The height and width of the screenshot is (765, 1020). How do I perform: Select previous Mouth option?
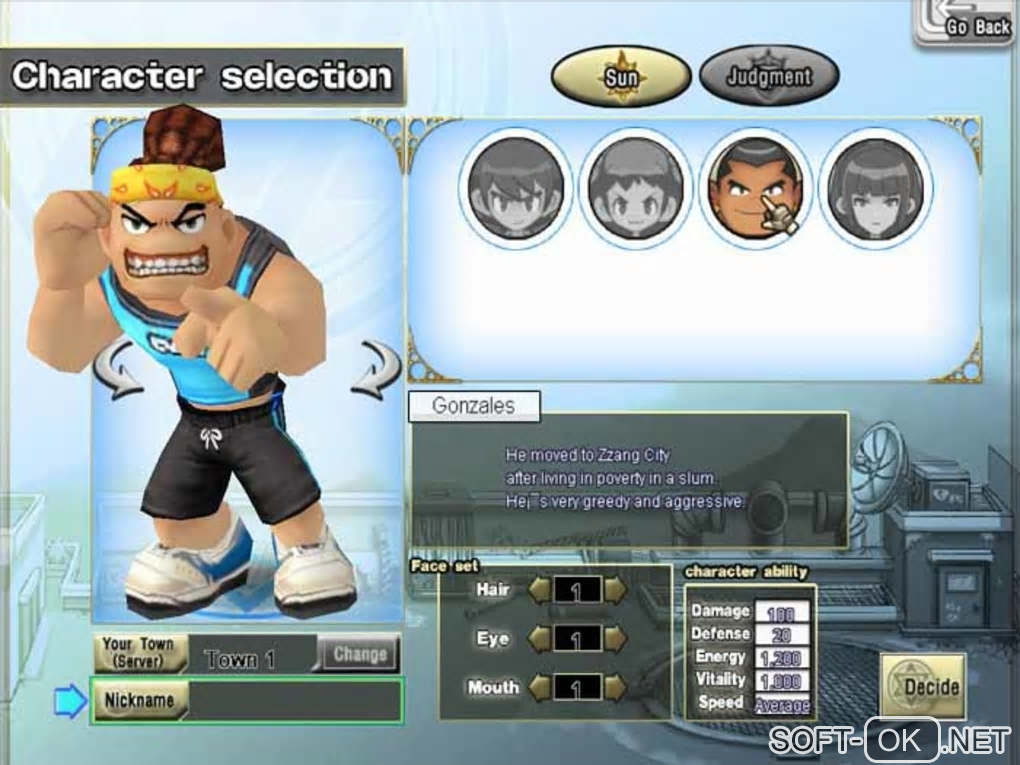(x=540, y=687)
